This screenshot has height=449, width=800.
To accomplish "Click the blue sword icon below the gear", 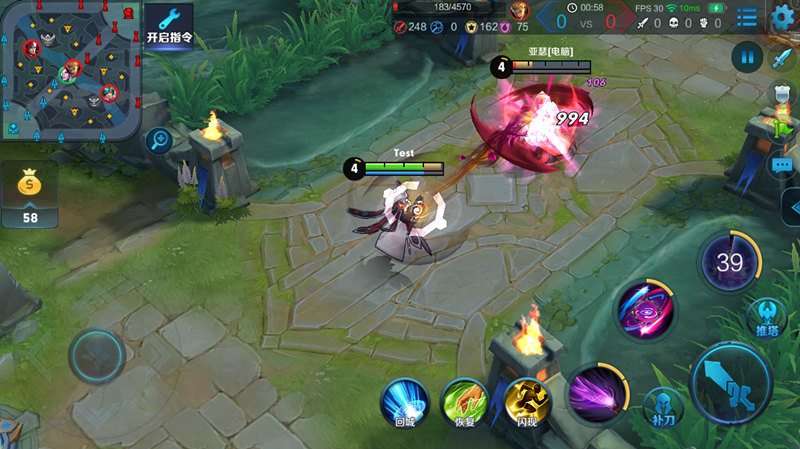I will point(782,57).
